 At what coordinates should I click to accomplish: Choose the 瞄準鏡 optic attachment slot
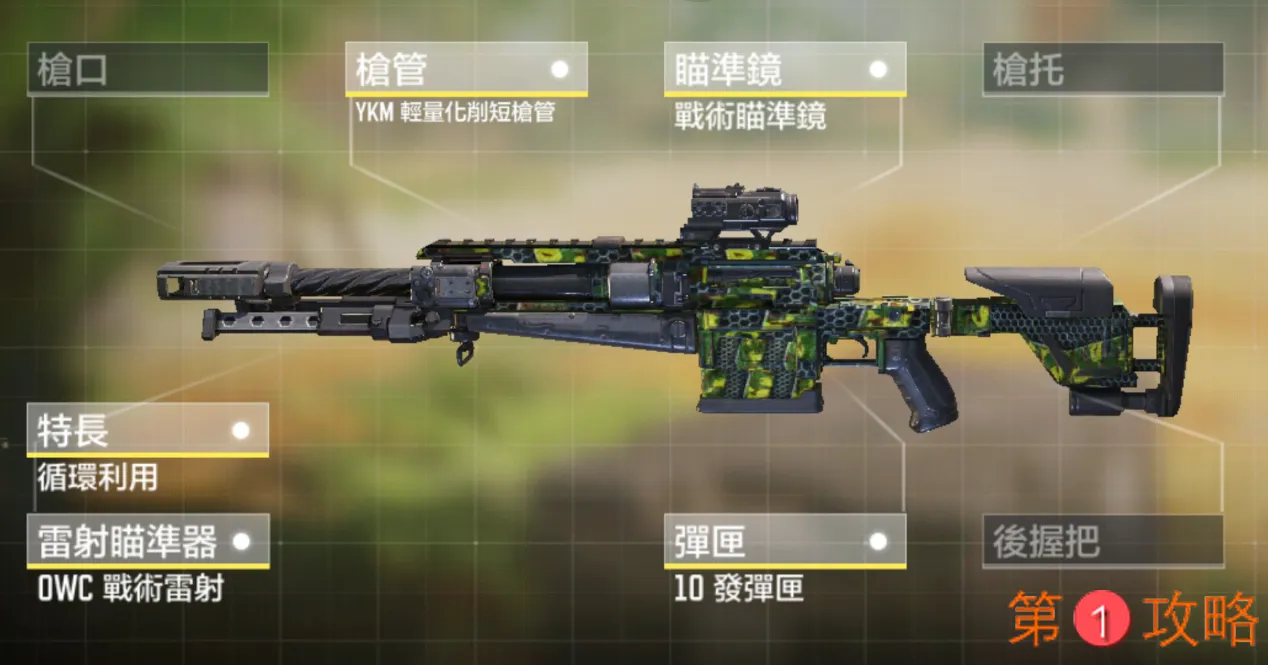pyautogui.click(x=784, y=69)
